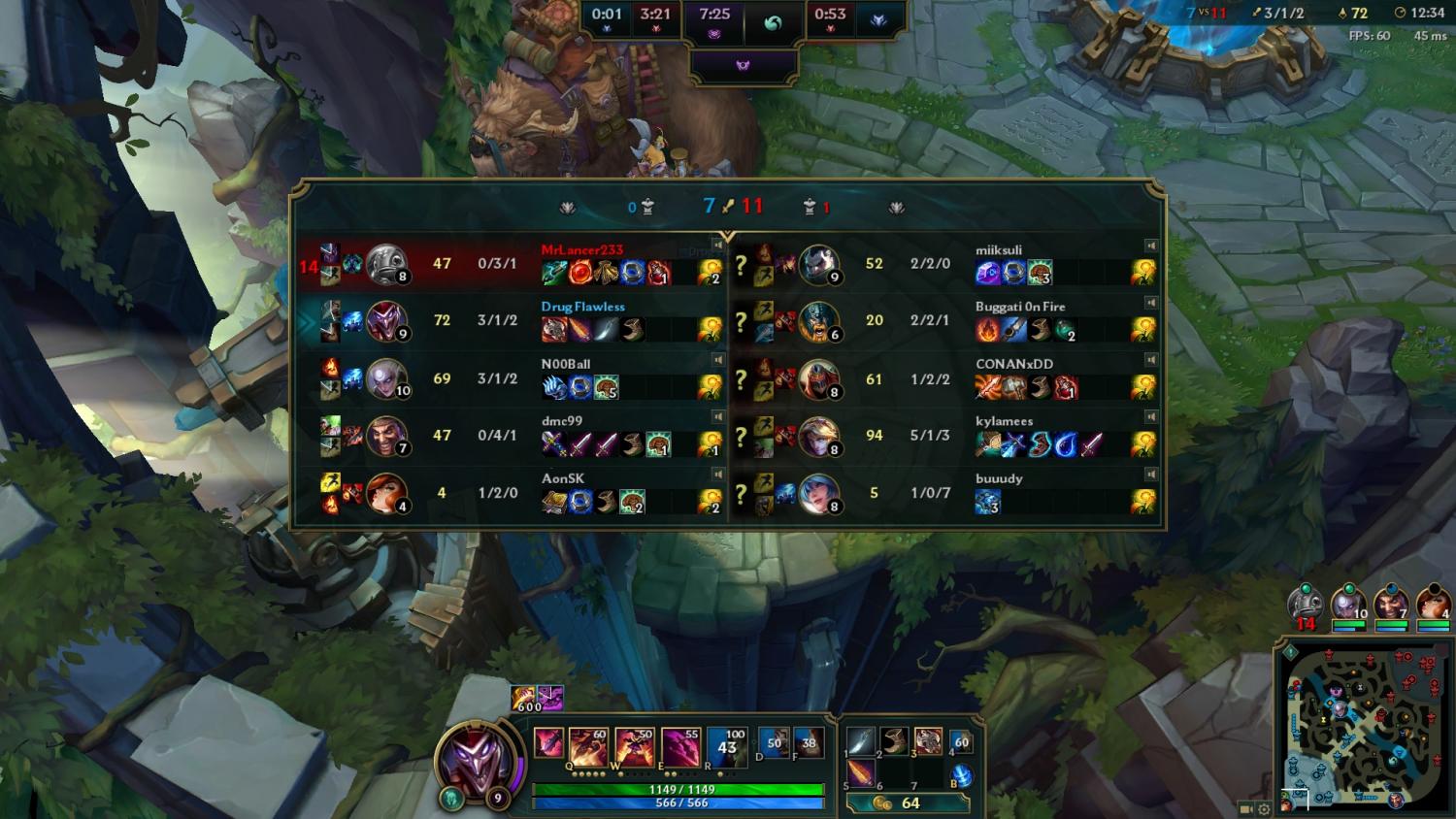Trigger the F summoner spell
The image size is (1456, 819).
coord(808,743)
